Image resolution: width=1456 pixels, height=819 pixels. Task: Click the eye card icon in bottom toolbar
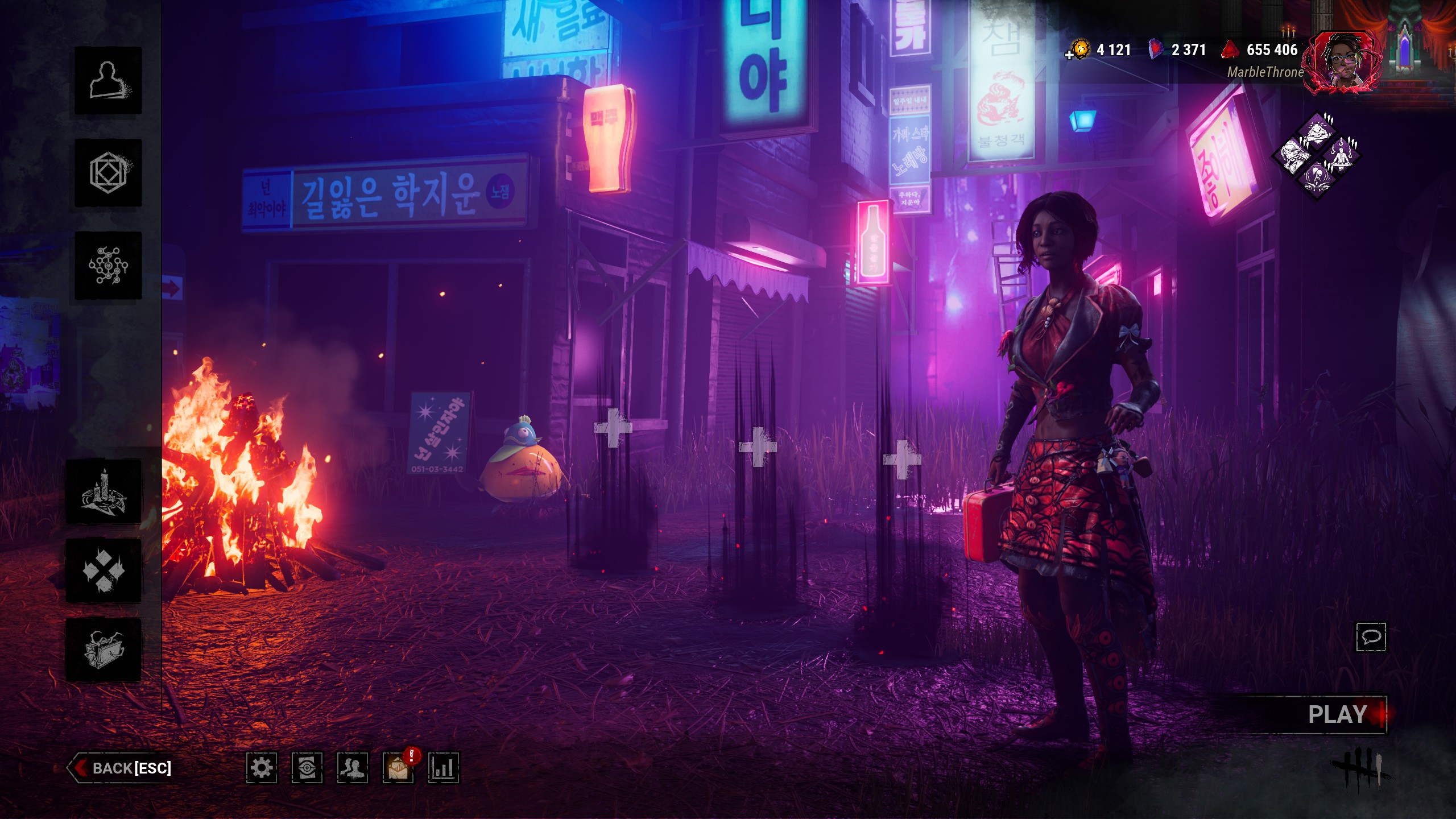307,768
